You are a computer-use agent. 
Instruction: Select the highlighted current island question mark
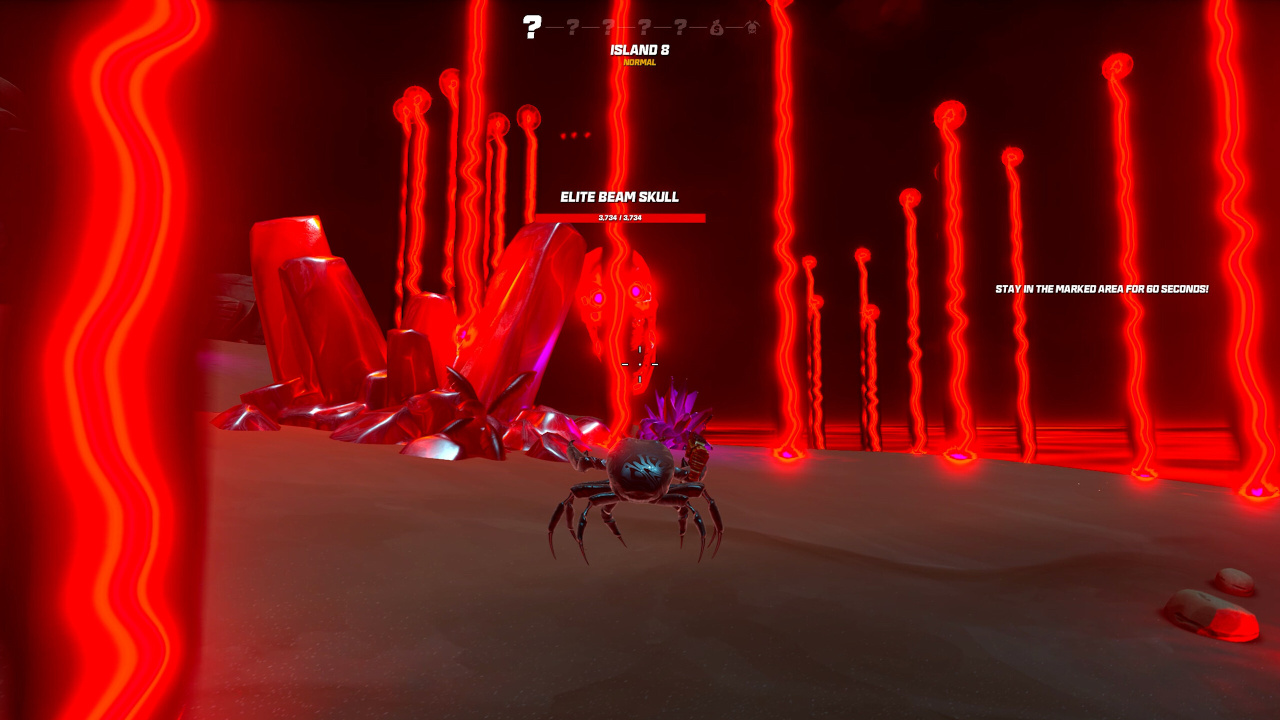pos(532,27)
